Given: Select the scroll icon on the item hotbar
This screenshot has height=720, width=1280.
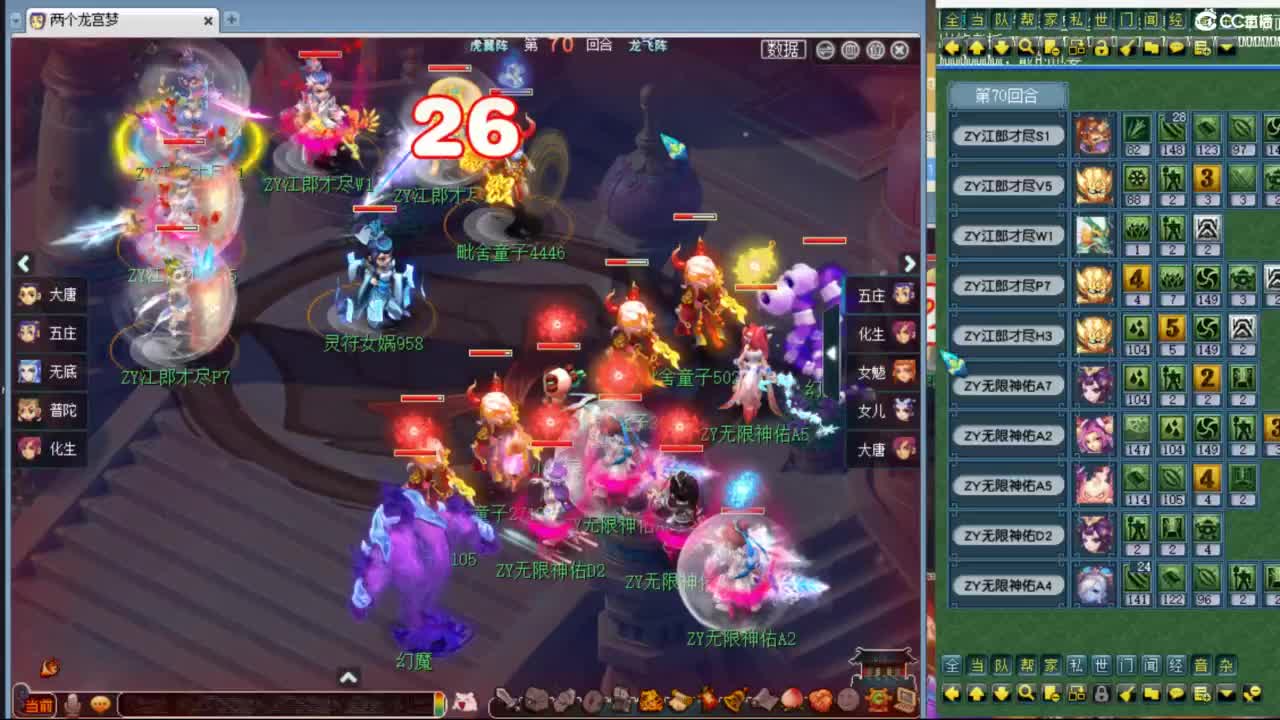Looking at the screenshot, I should (x=680, y=700).
